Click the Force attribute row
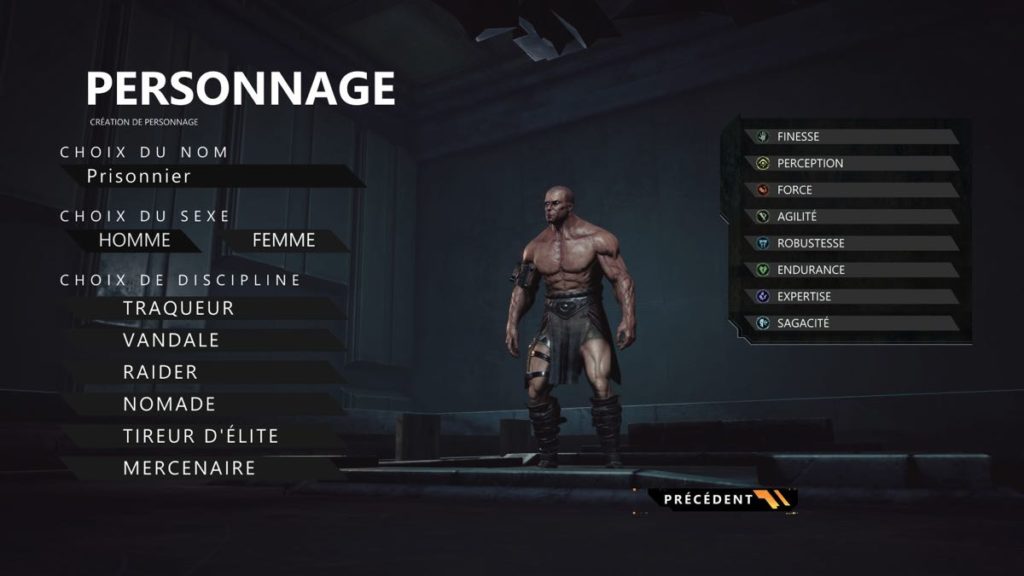Viewport: 1024px width, 576px height. [x=850, y=190]
